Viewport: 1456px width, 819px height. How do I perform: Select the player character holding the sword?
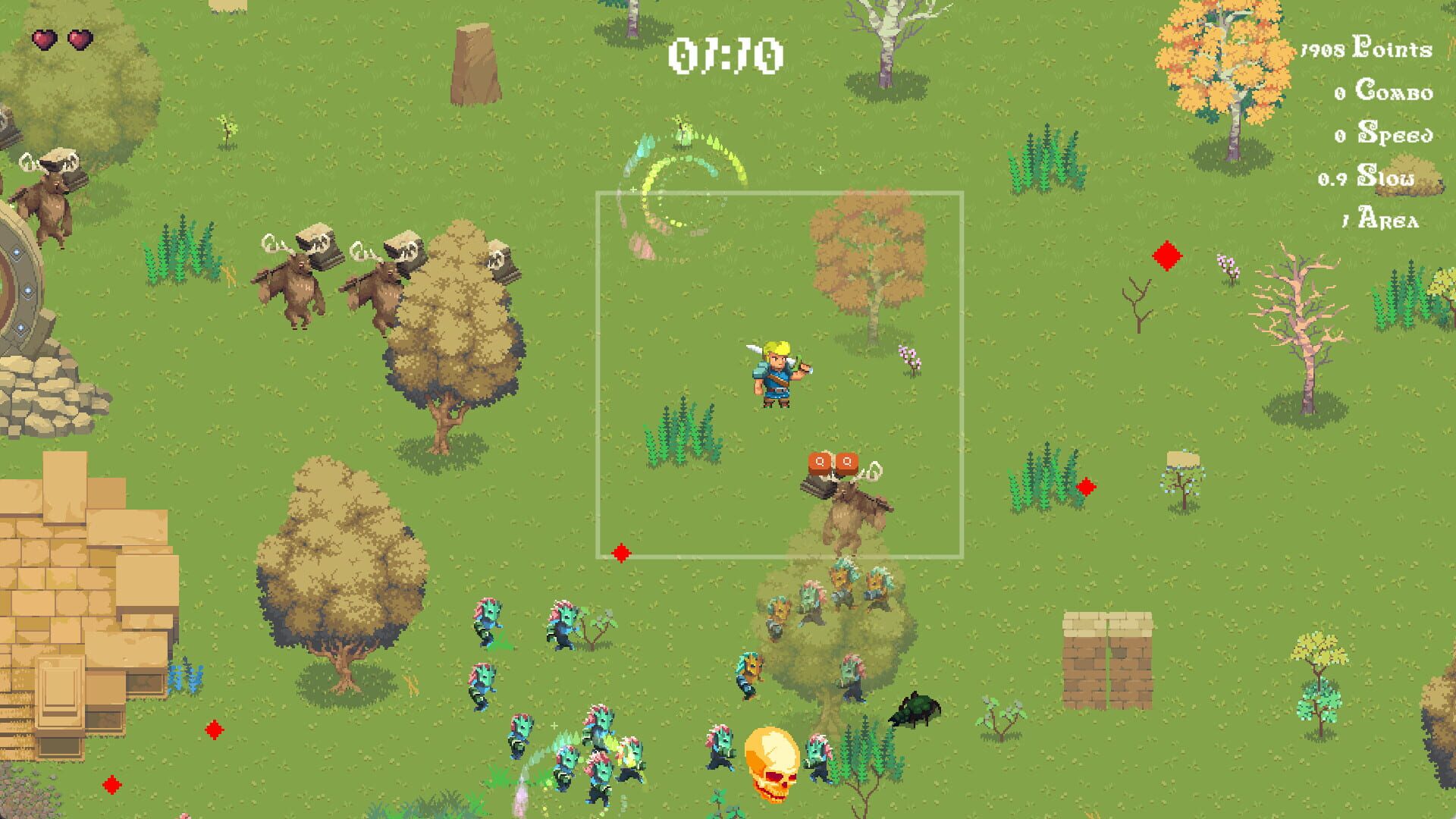[x=773, y=372]
